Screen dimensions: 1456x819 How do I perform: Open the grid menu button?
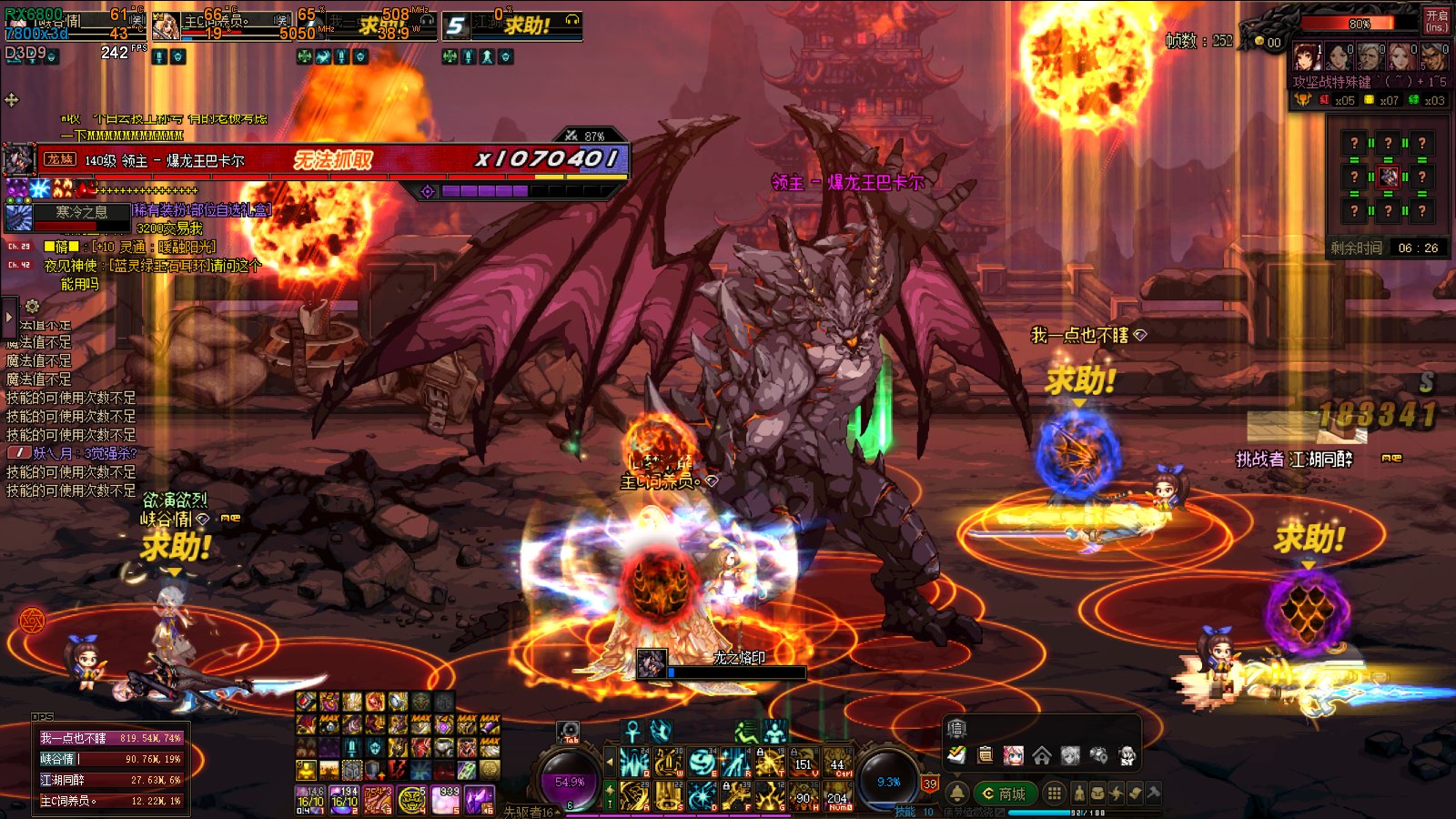click(x=1054, y=794)
